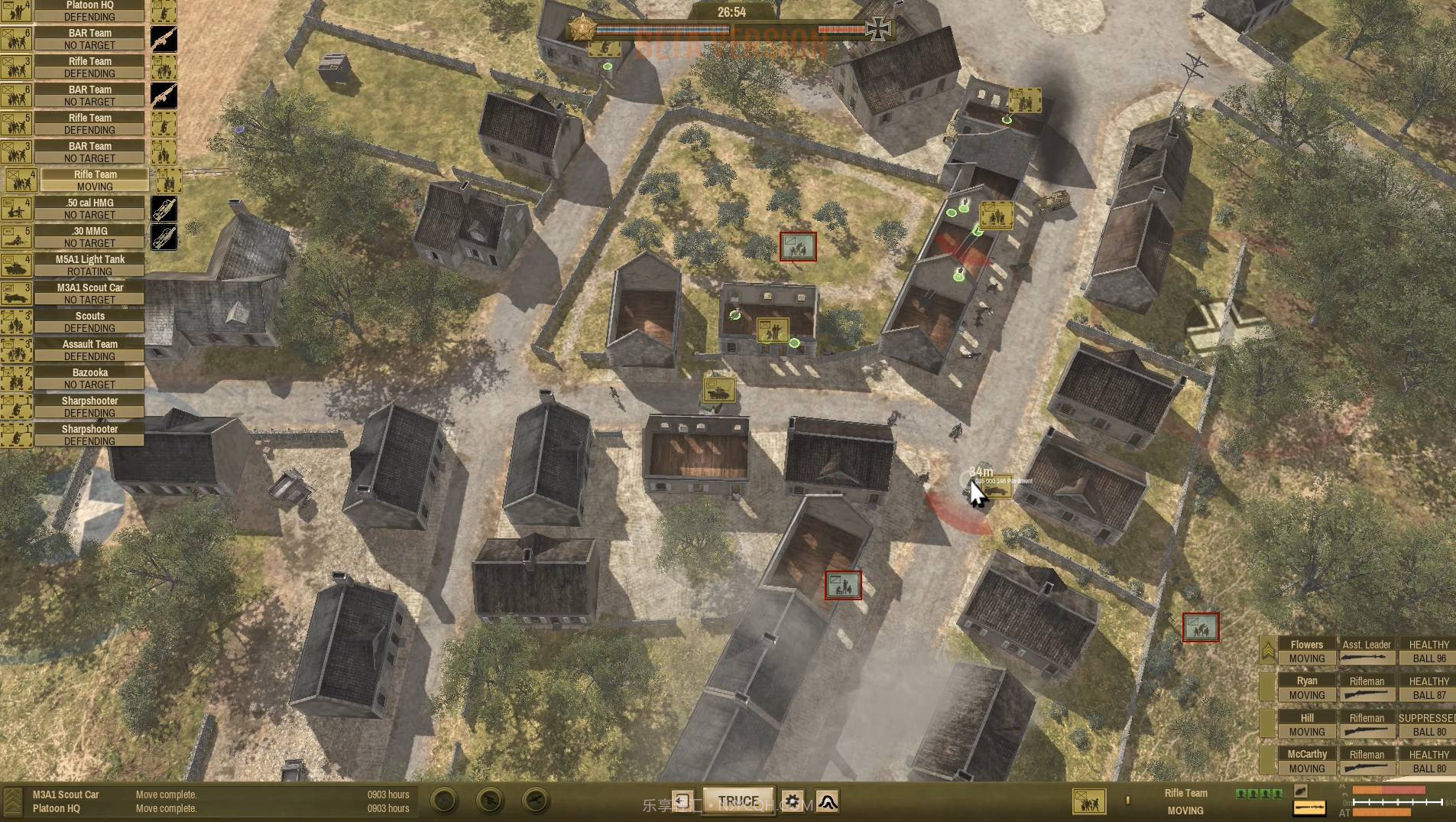Click the back-arrow button next to TRUCE
The image size is (1456, 822).
click(683, 801)
